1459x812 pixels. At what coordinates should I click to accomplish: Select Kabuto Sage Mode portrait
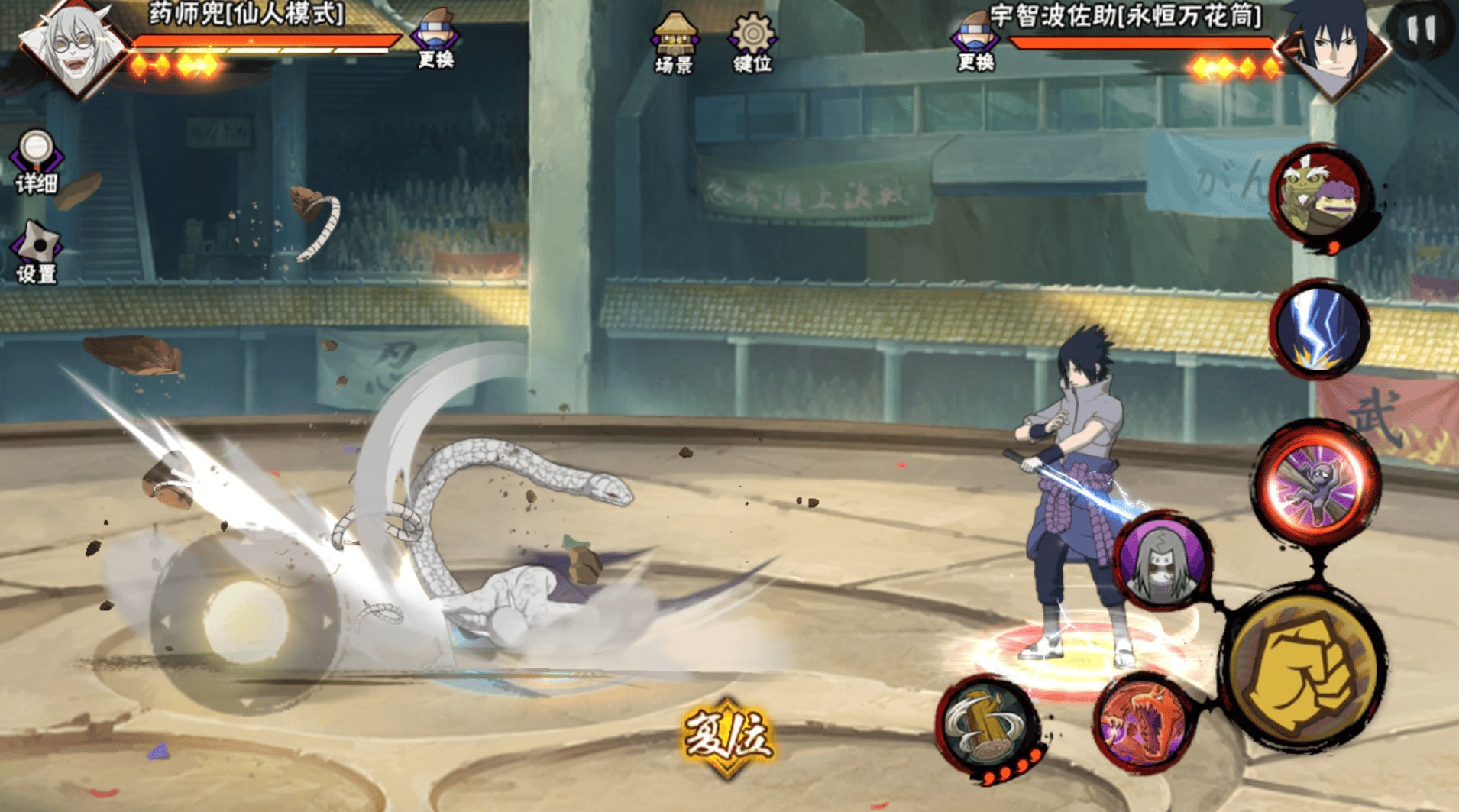coord(74,47)
